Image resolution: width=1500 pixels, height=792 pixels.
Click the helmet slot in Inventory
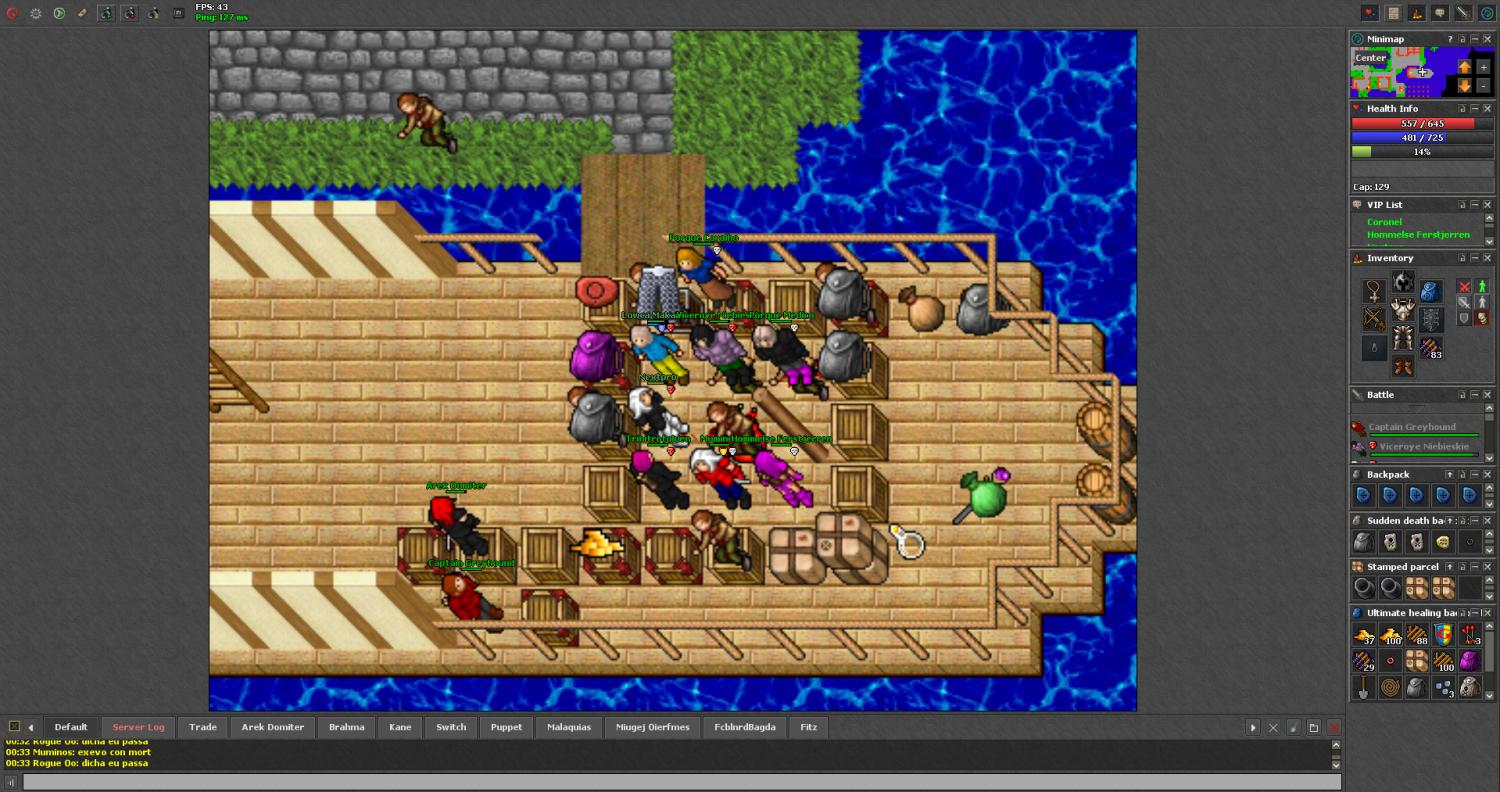(1403, 282)
